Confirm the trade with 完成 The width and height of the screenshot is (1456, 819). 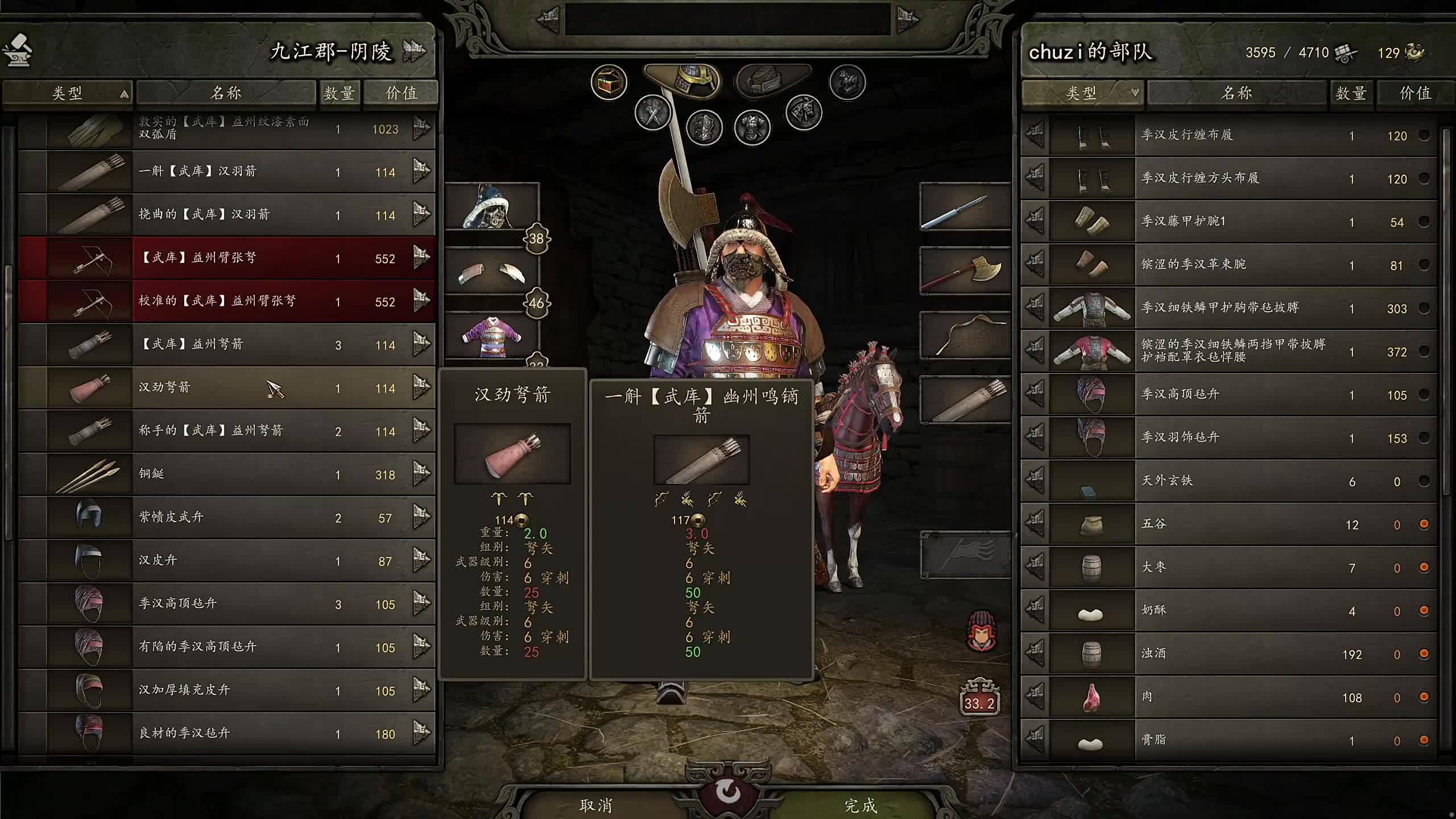(860, 805)
